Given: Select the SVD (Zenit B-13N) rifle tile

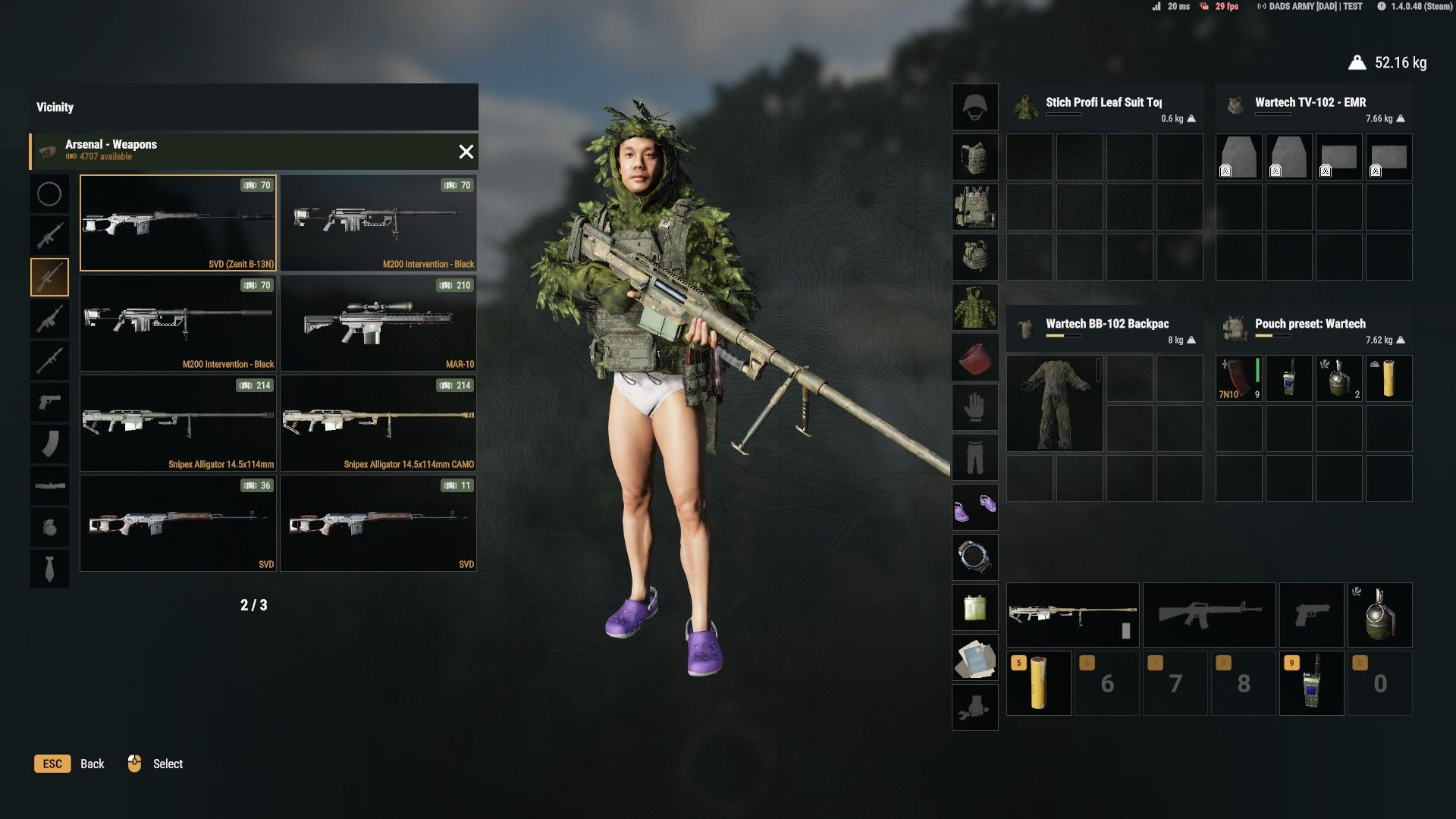Looking at the screenshot, I should pyautogui.click(x=178, y=223).
